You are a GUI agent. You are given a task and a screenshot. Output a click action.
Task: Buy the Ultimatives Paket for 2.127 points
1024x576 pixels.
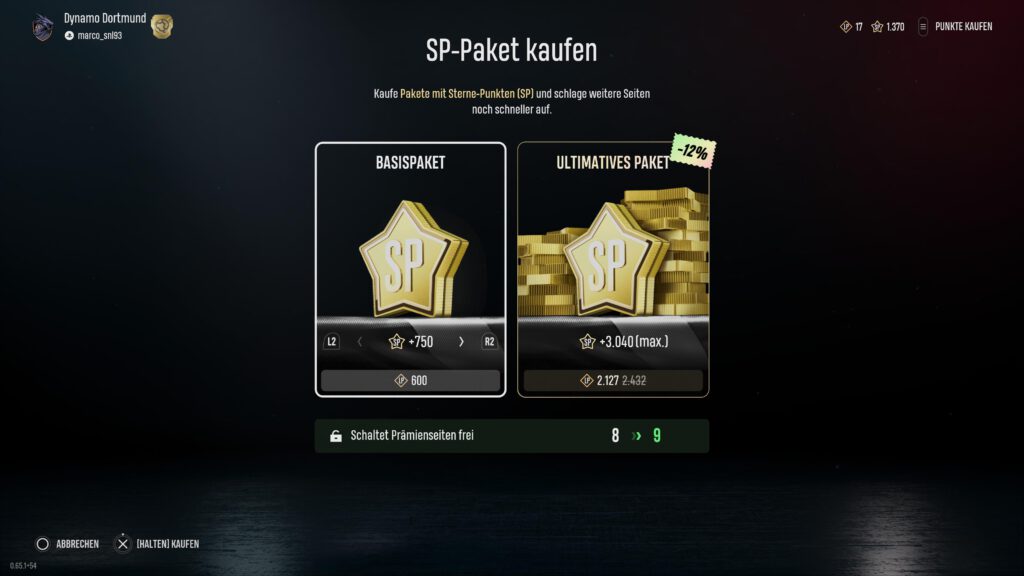tap(612, 381)
